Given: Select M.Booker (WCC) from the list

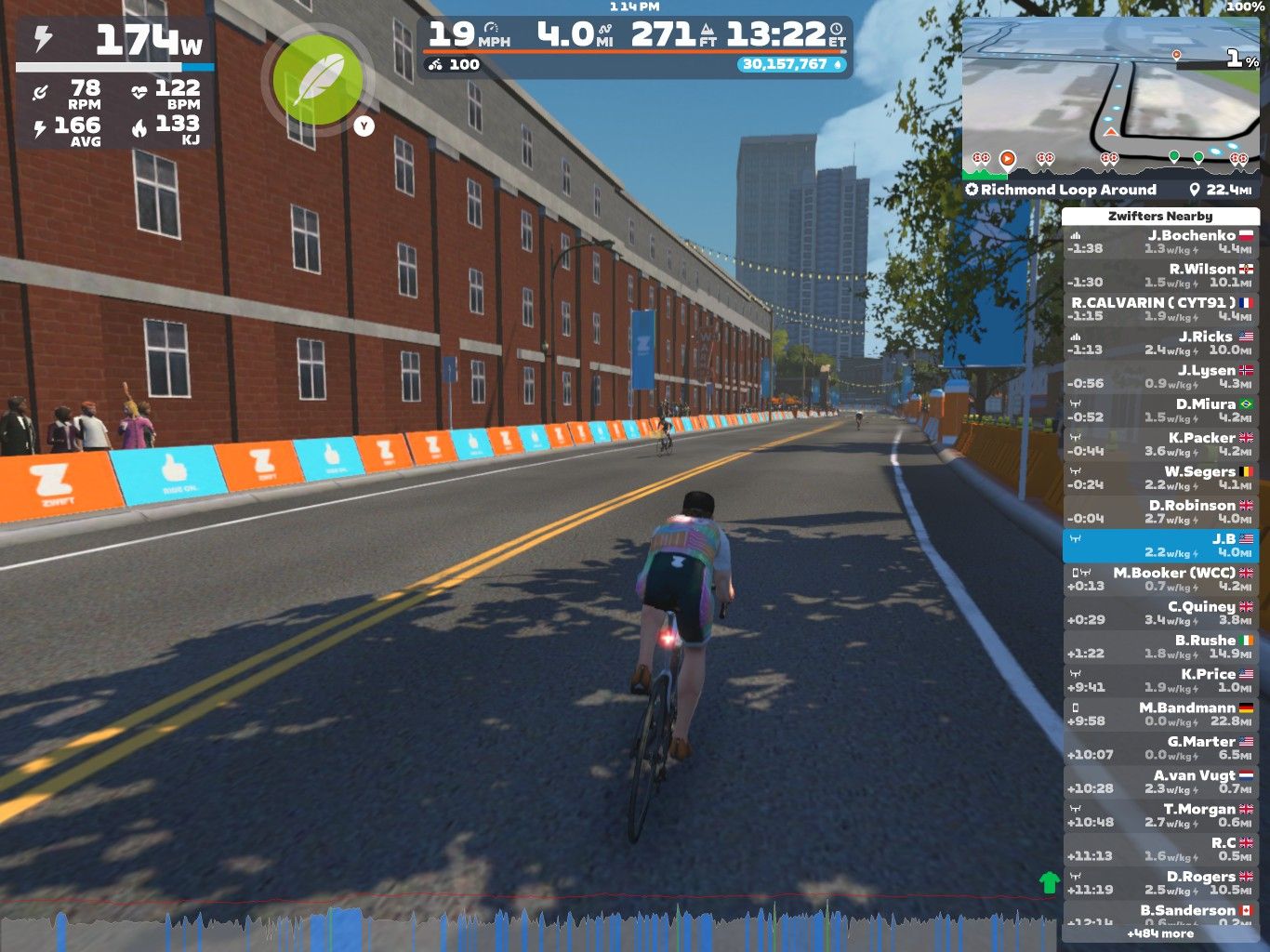Looking at the screenshot, I should tap(1160, 579).
